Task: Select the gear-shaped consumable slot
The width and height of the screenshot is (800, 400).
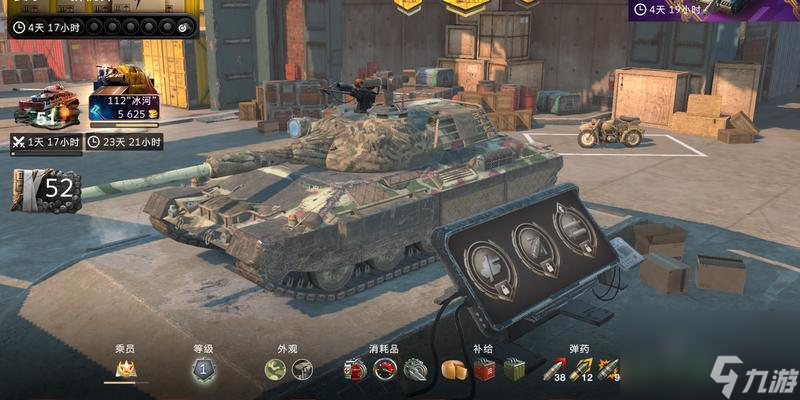Action: tap(415, 371)
